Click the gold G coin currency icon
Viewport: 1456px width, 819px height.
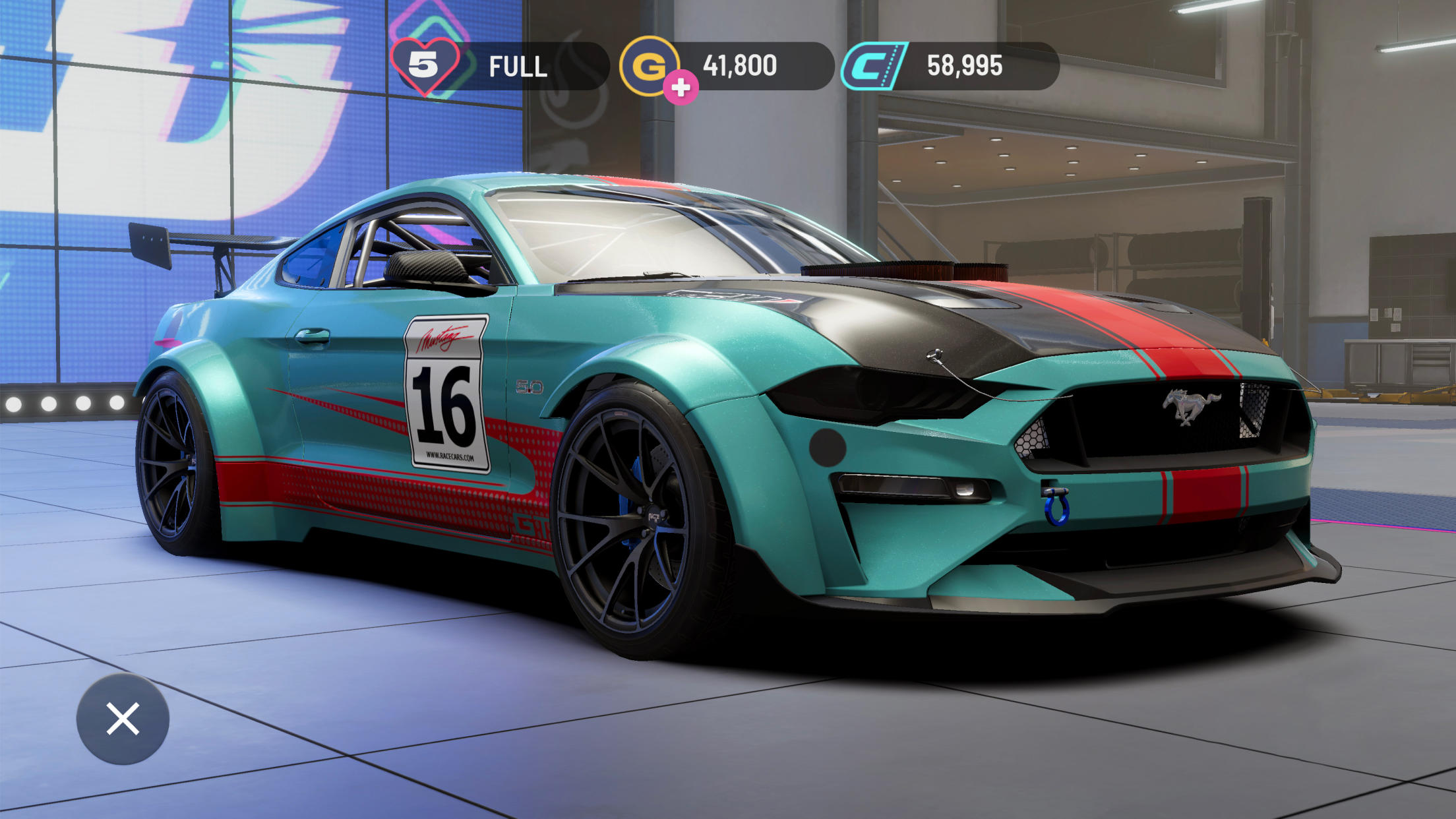tap(652, 65)
